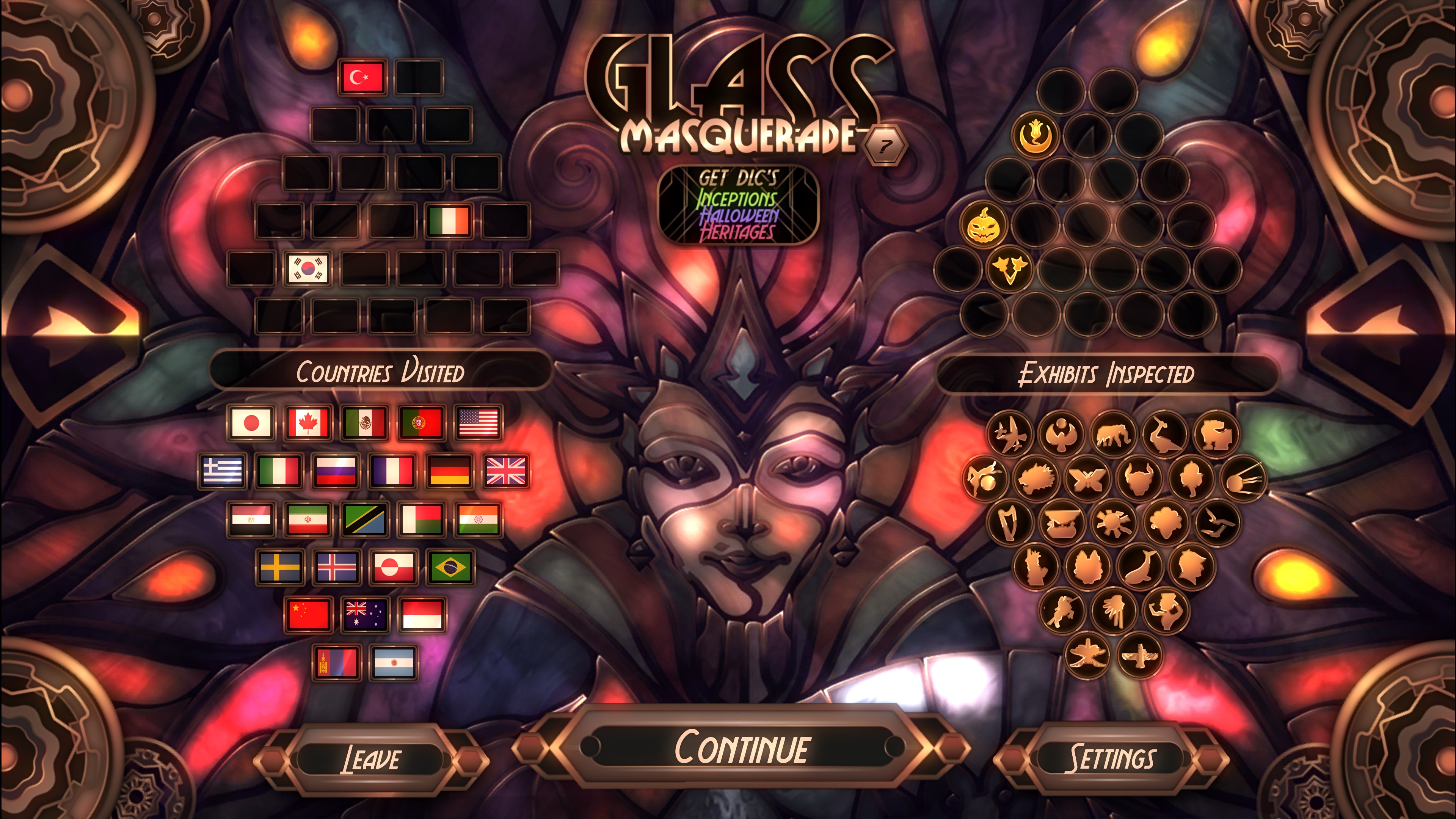
Task: Select the Turkey flag puzzle
Action: [362, 77]
